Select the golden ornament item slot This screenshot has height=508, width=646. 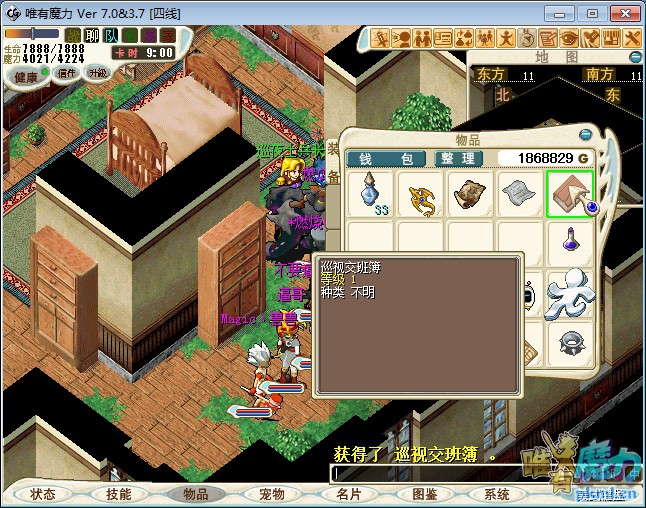point(422,194)
